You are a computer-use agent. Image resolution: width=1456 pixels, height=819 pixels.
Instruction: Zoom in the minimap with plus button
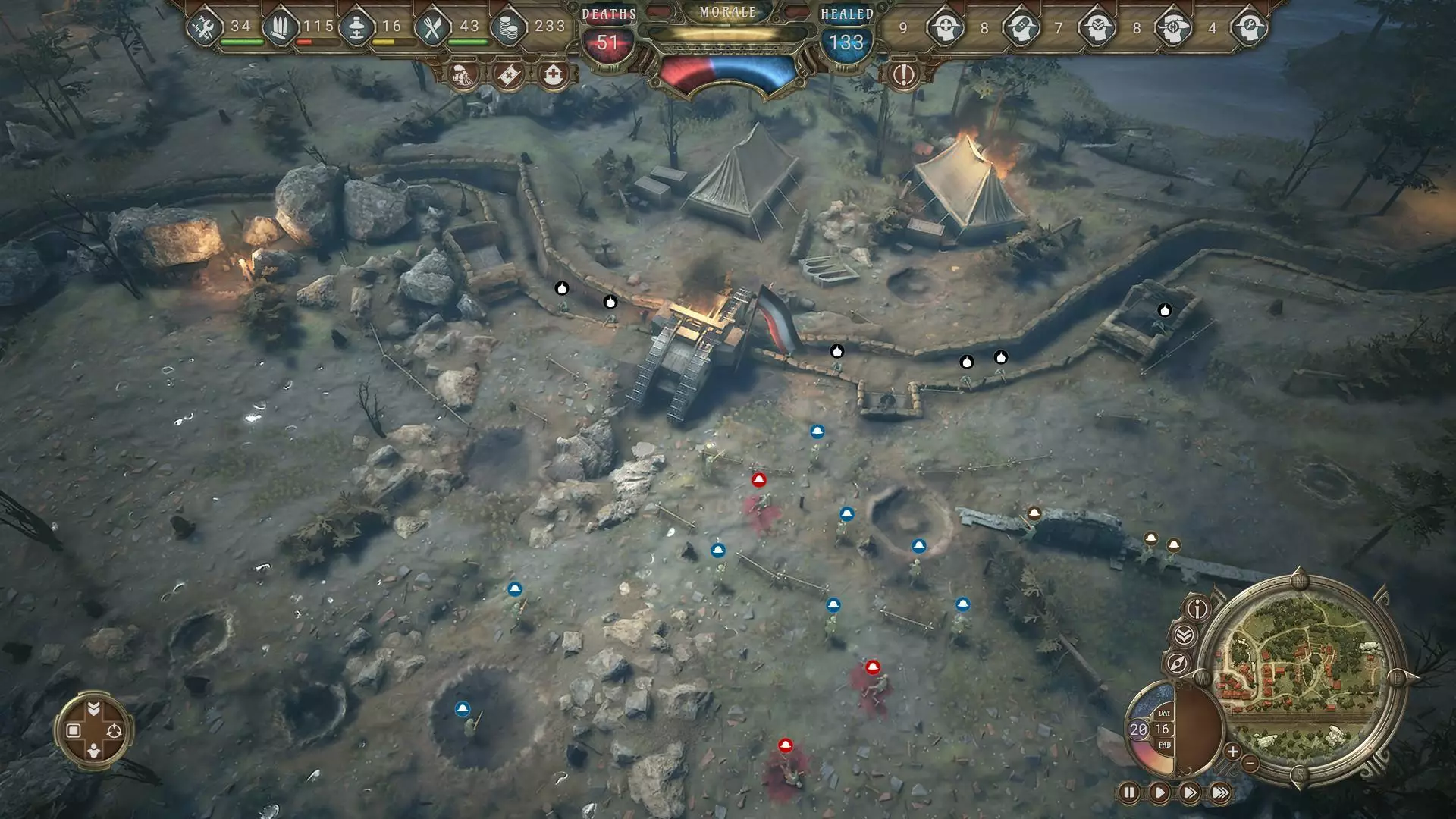[x=1232, y=752]
